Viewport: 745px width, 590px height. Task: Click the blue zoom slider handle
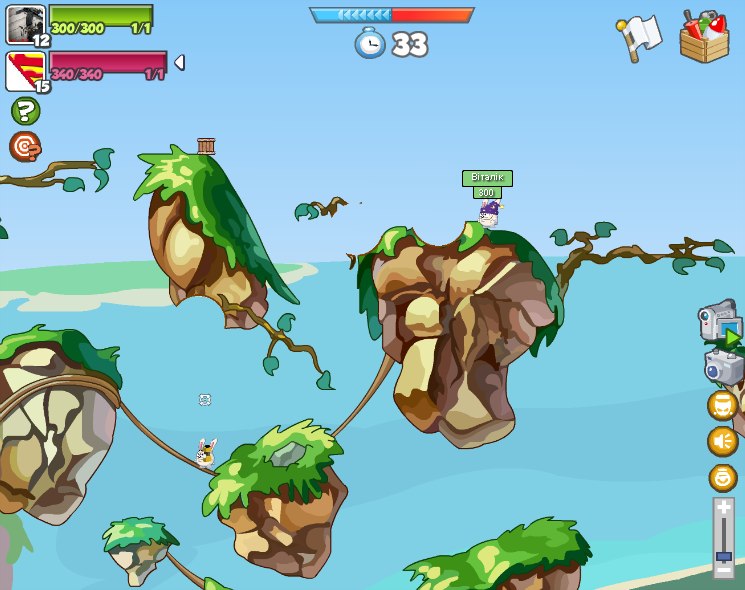[x=724, y=555]
